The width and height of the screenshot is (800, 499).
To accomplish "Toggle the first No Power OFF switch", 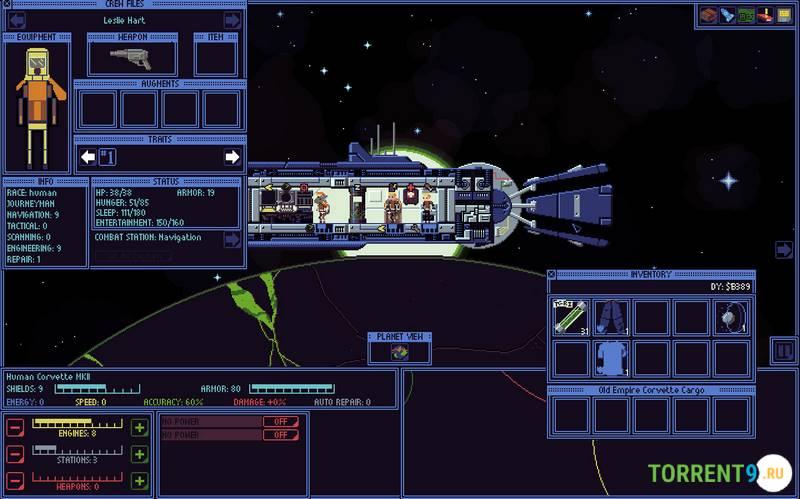I will [x=281, y=421].
